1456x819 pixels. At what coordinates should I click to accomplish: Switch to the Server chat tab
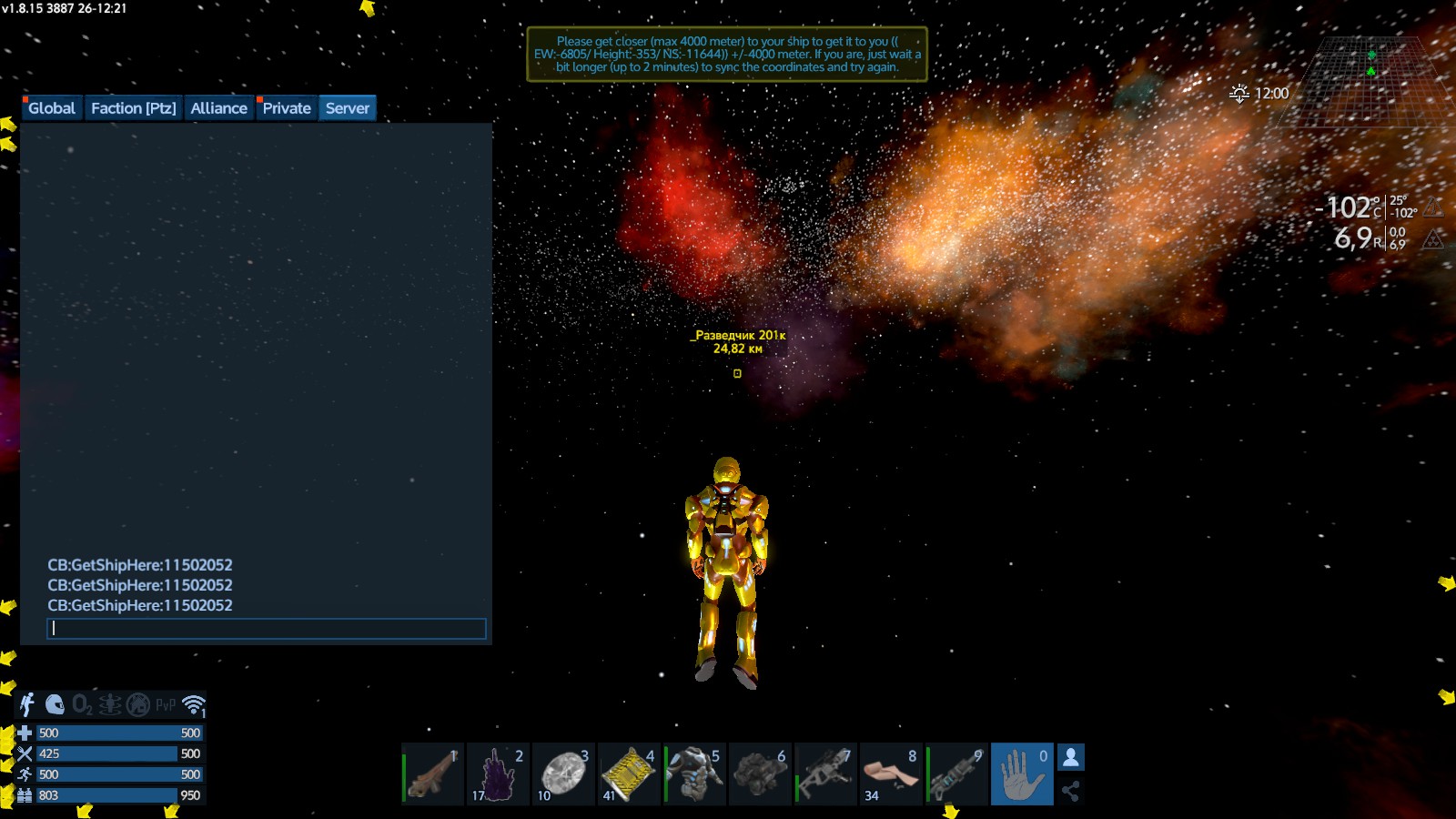[348, 108]
